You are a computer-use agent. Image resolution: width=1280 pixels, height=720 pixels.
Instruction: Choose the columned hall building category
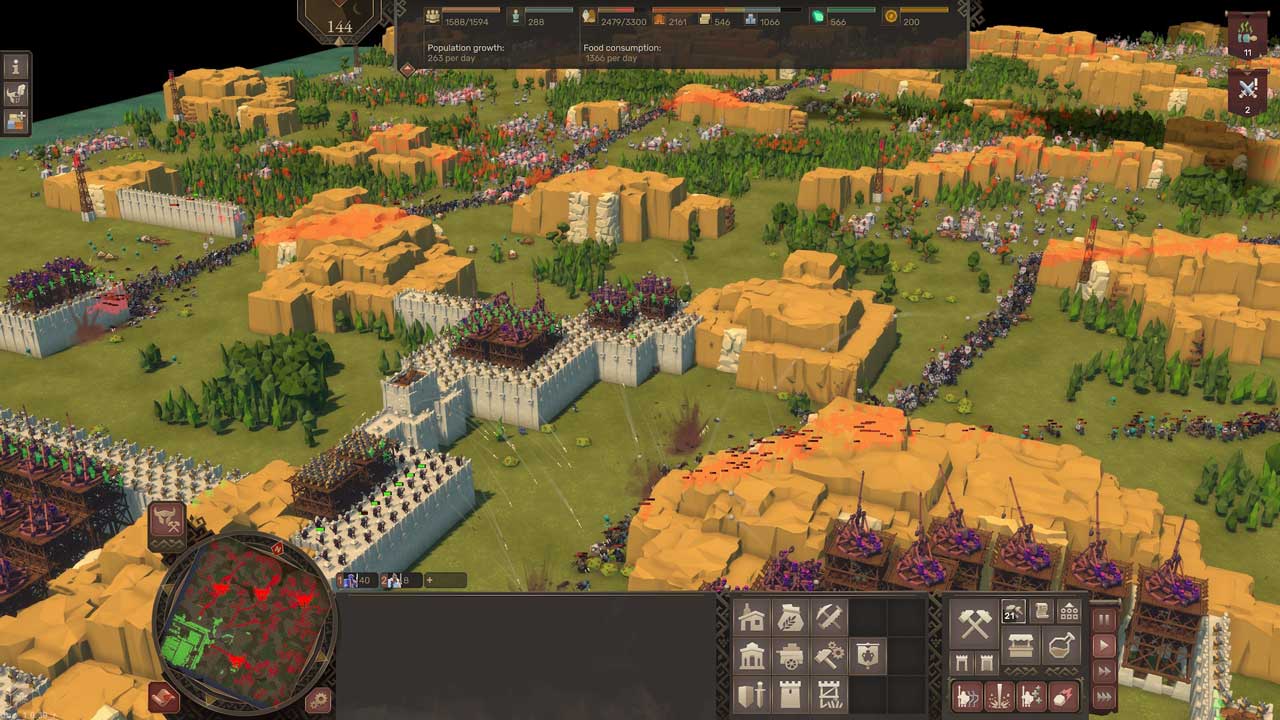pos(751,656)
